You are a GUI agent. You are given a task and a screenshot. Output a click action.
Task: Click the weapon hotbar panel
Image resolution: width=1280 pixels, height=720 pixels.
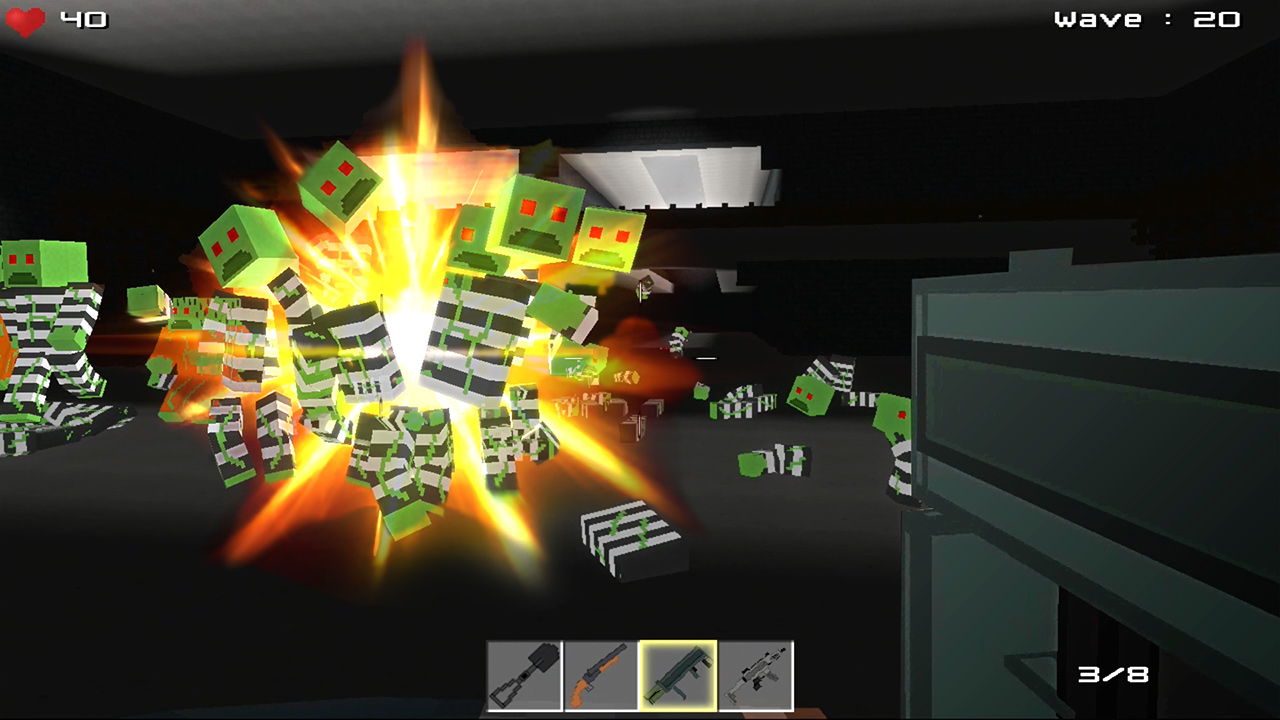point(640,676)
